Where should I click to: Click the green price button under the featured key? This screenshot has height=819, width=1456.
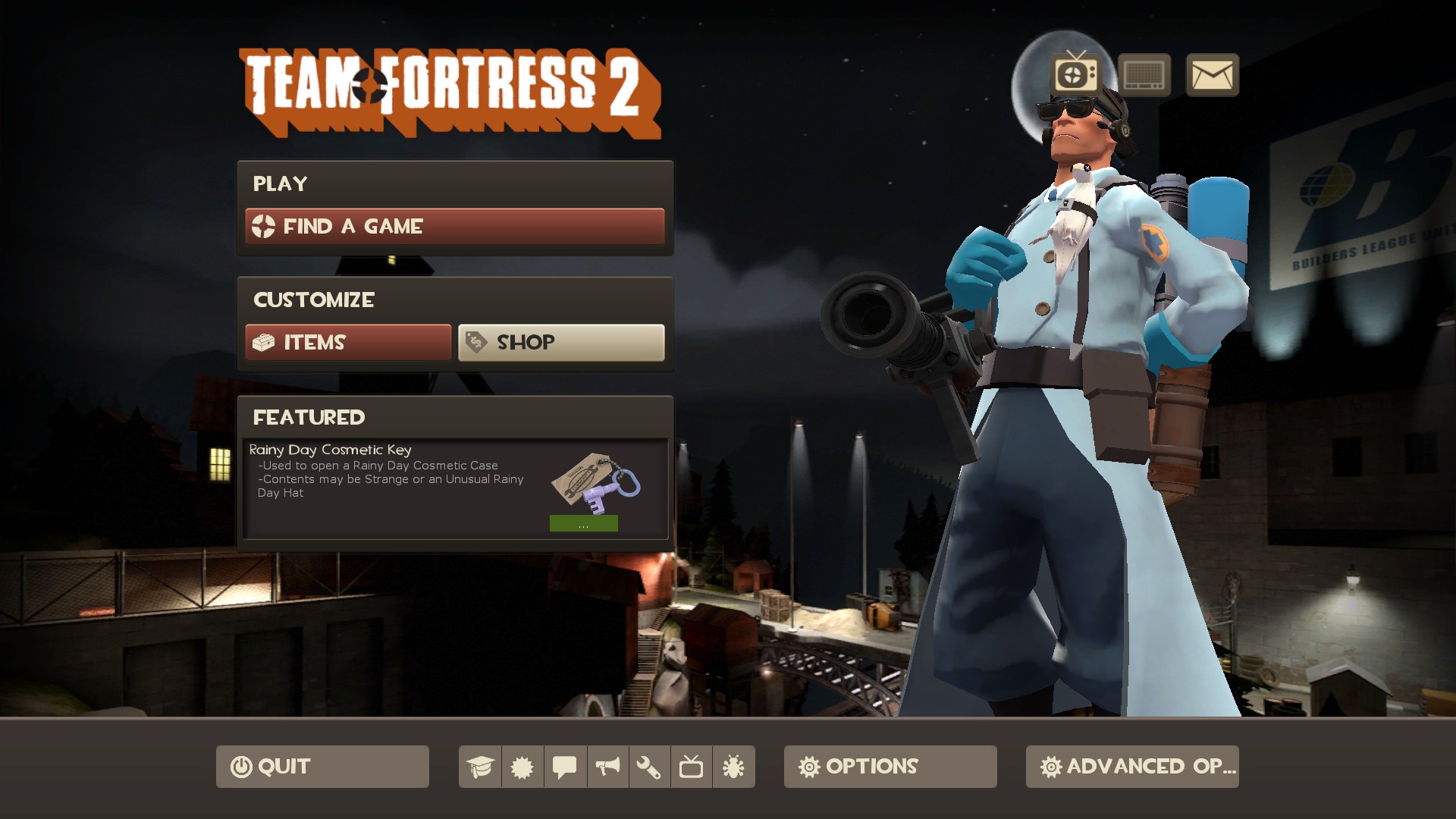tap(583, 523)
